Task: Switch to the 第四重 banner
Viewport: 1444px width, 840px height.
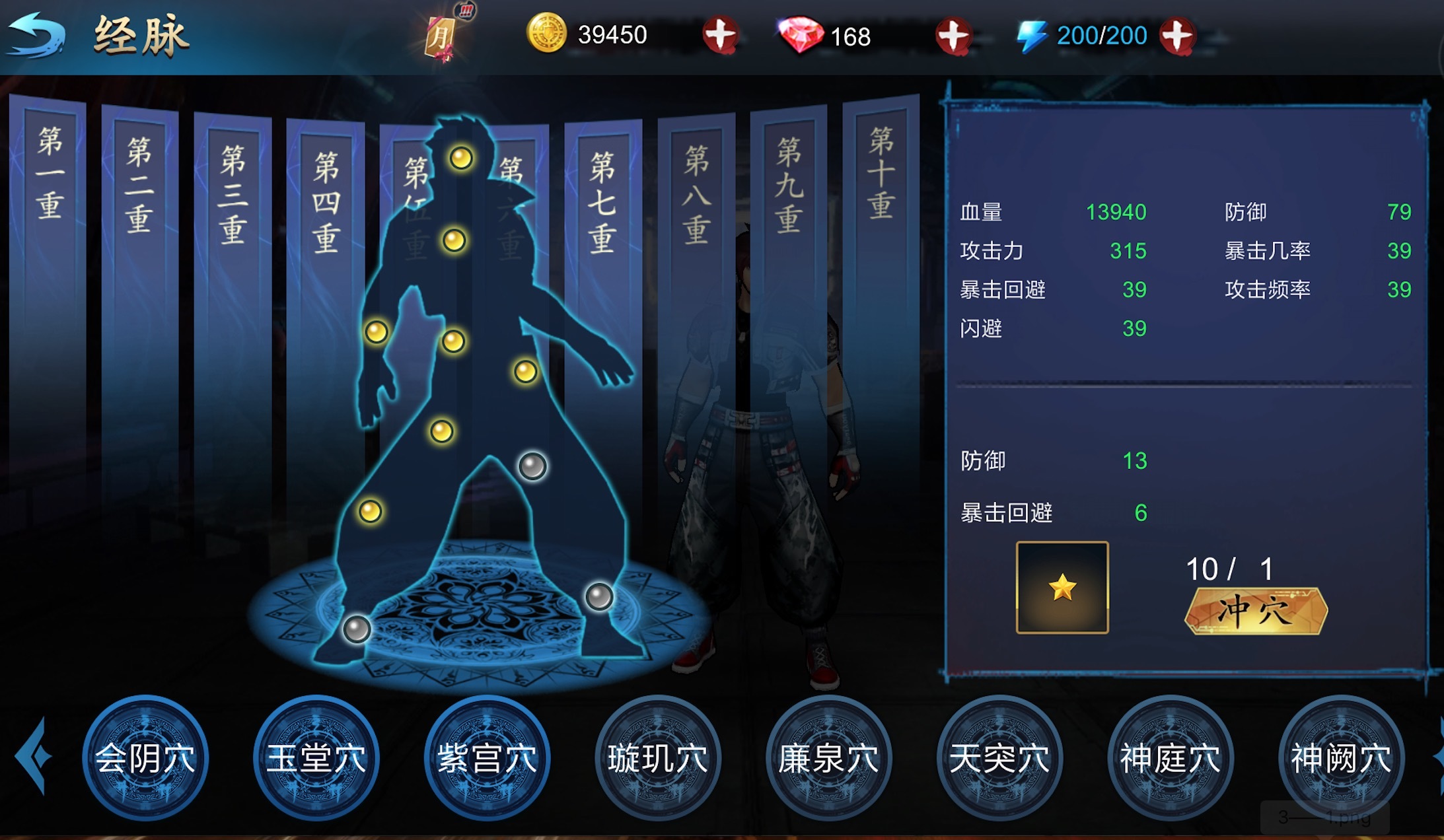Action: point(326,201)
